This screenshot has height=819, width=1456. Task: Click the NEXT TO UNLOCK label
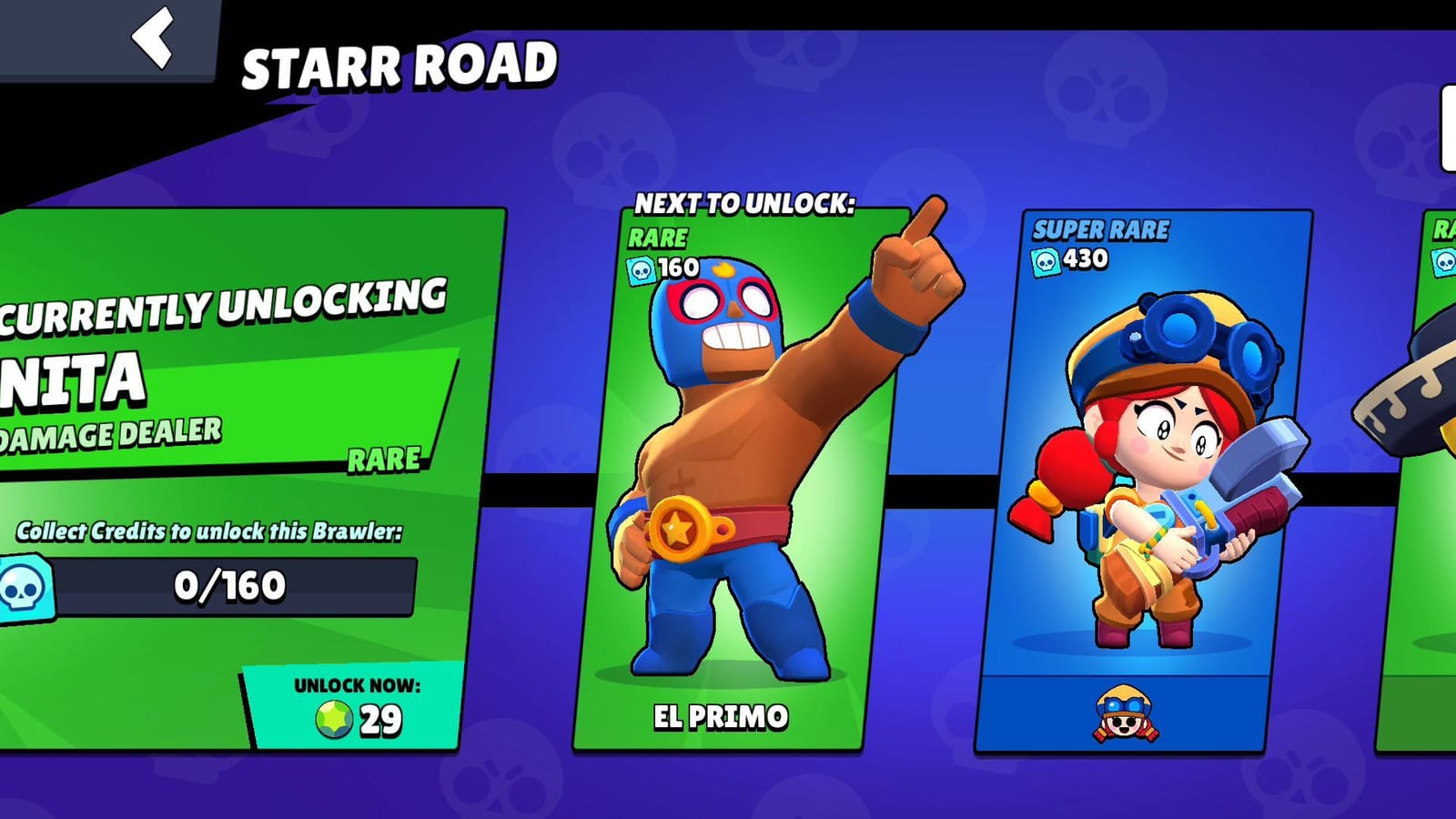pyautogui.click(x=746, y=202)
